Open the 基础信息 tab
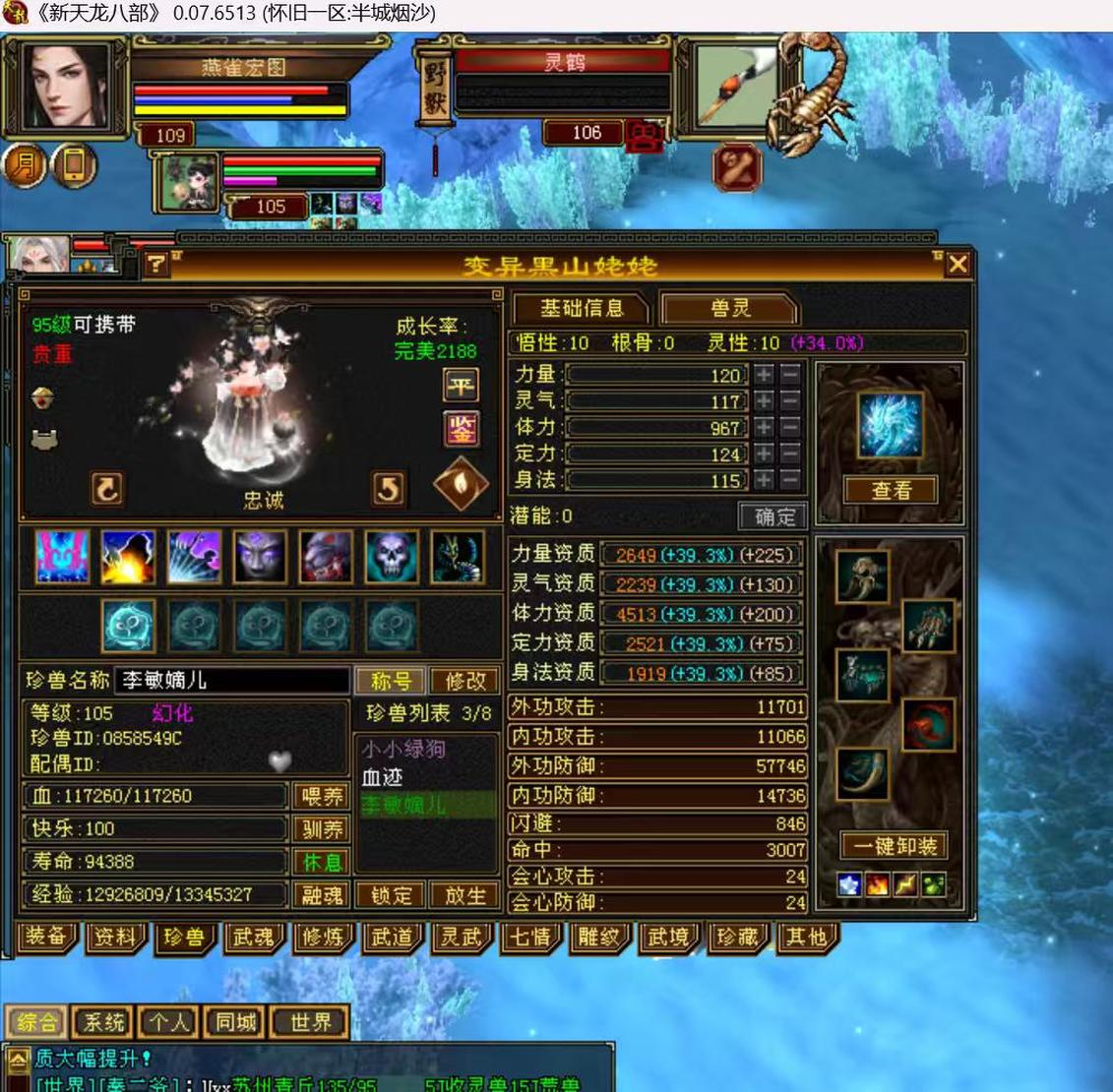 pyautogui.click(x=581, y=309)
